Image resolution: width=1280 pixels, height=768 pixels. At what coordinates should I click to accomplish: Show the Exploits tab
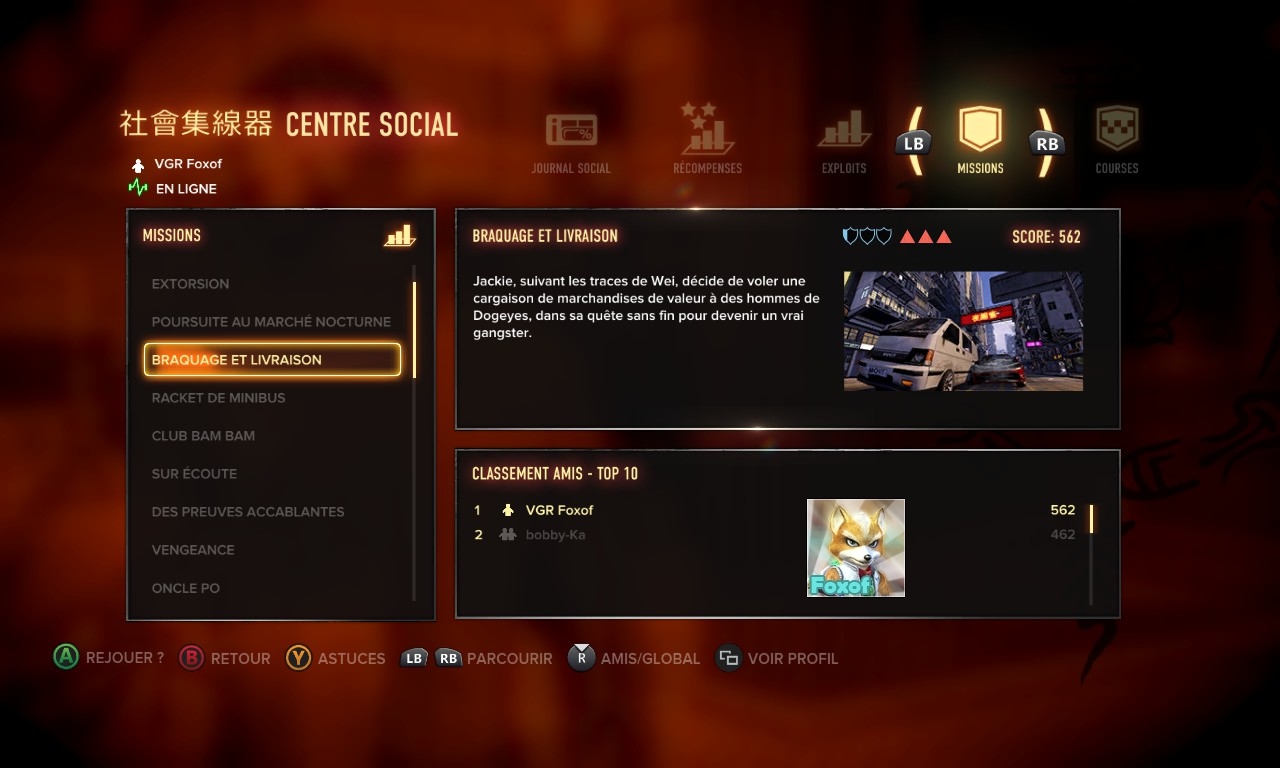tap(844, 142)
